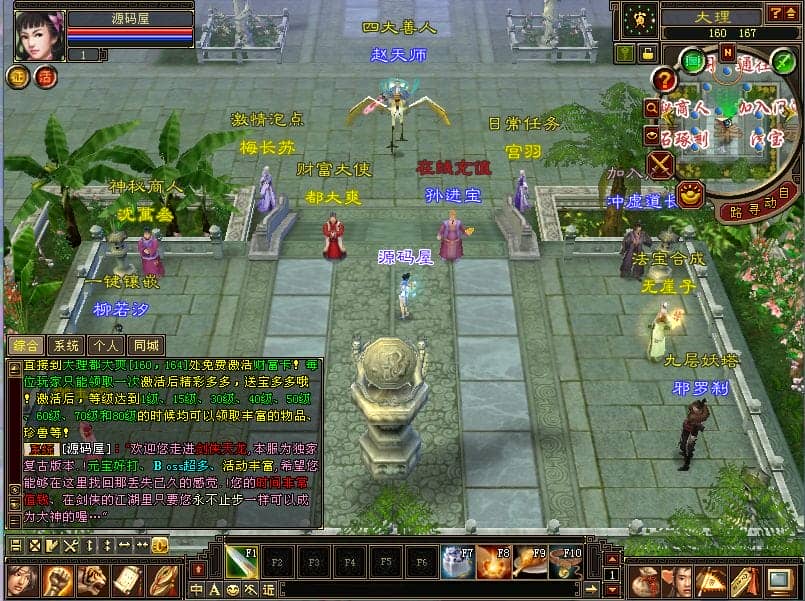The height and width of the screenshot is (601, 805).
Task: Use the F10 rope belt item
Action: pos(566,561)
